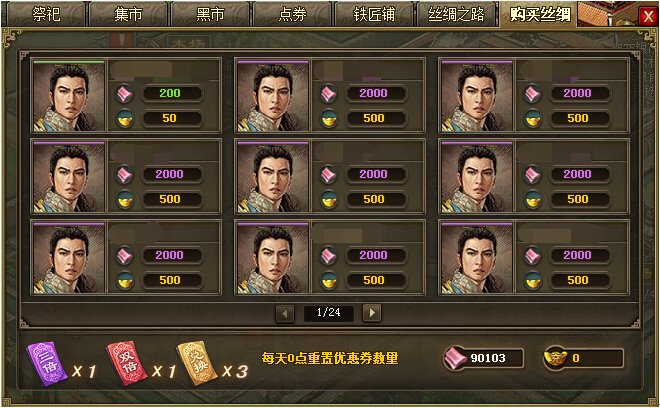Viewport: 660px width, 408px height.
Task: Select the 黑市 black market tab
Action: (210, 14)
